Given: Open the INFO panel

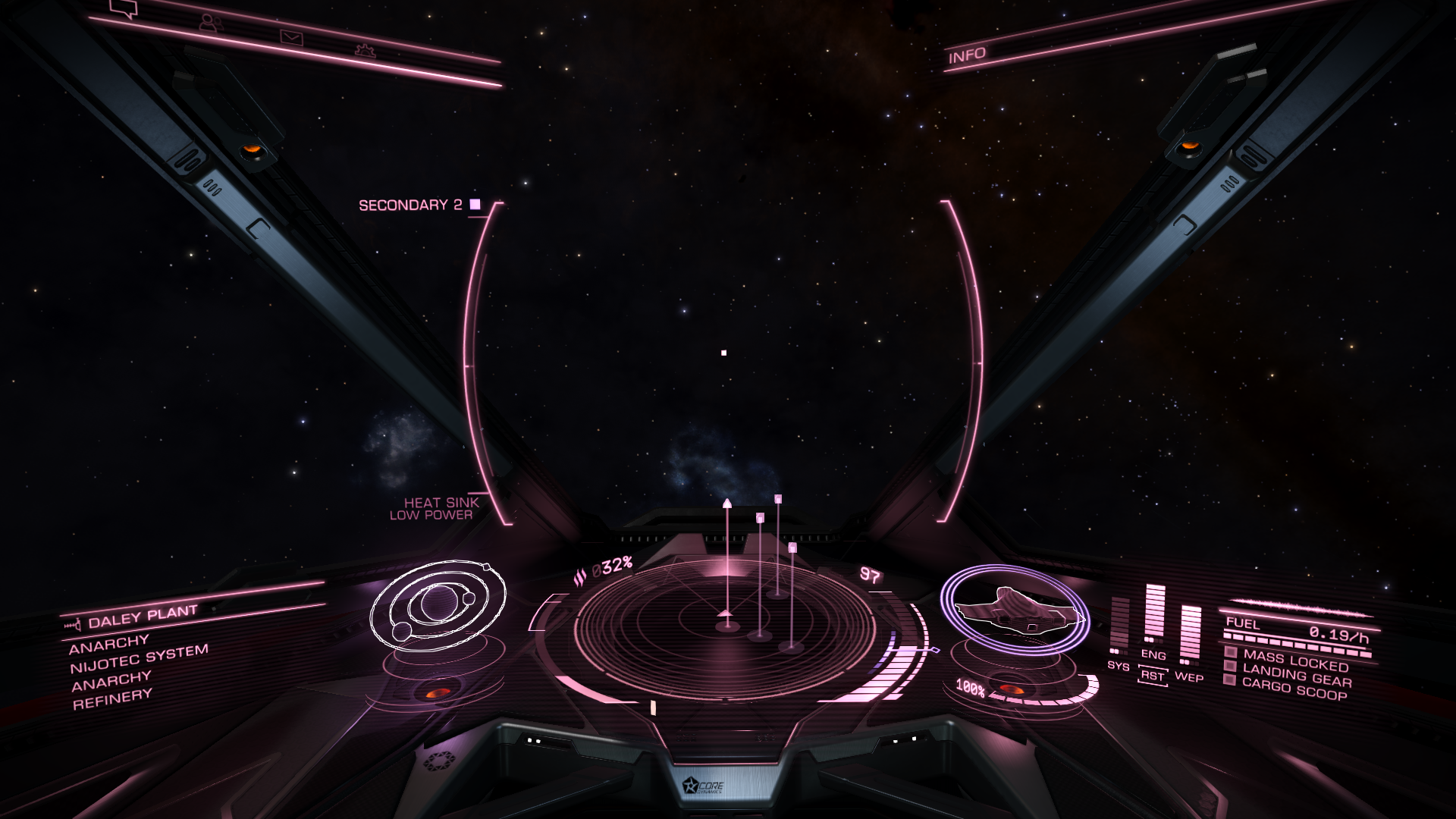Looking at the screenshot, I should (x=967, y=55).
